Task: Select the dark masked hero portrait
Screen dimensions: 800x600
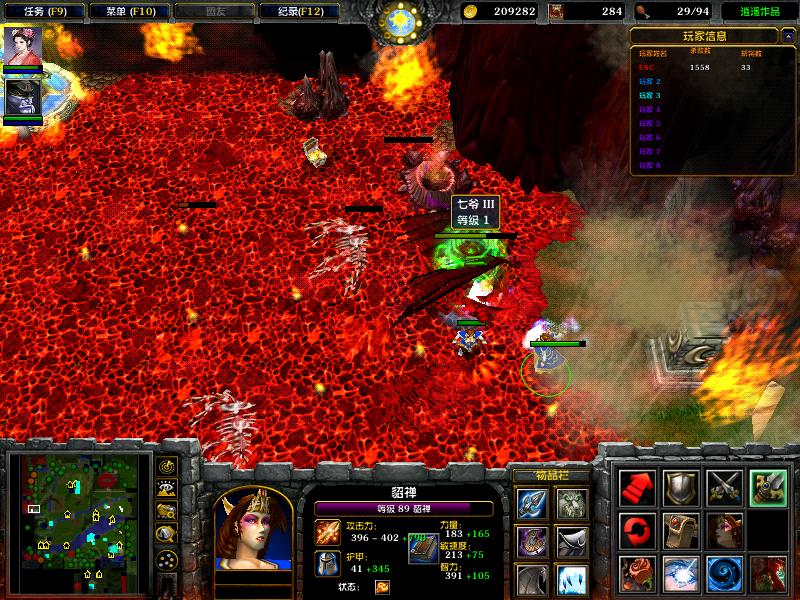Action: point(22,97)
